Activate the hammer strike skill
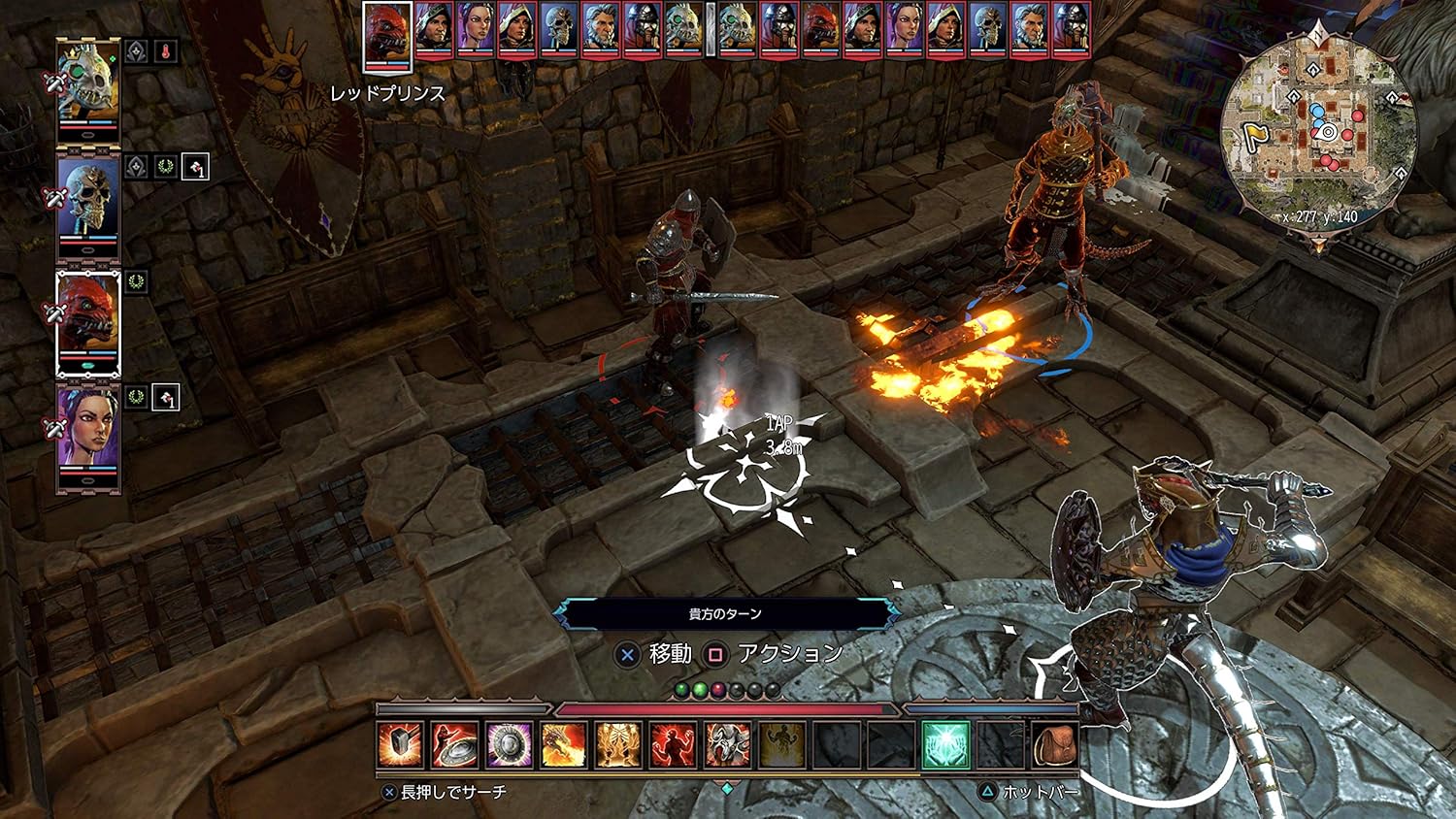Viewport: 1456px width, 819px height. [400, 745]
